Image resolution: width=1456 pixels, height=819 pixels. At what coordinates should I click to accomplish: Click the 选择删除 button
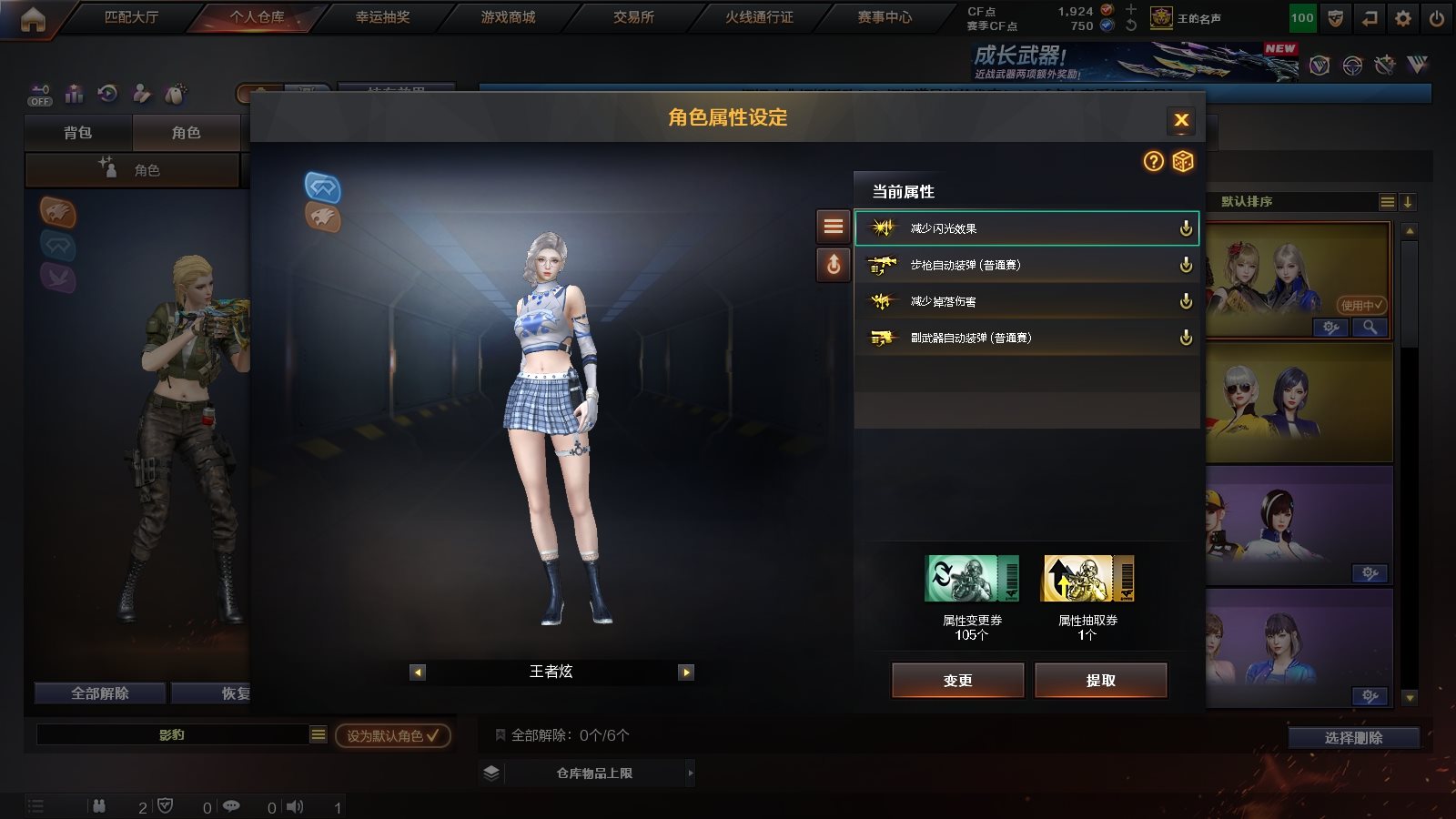(1353, 738)
